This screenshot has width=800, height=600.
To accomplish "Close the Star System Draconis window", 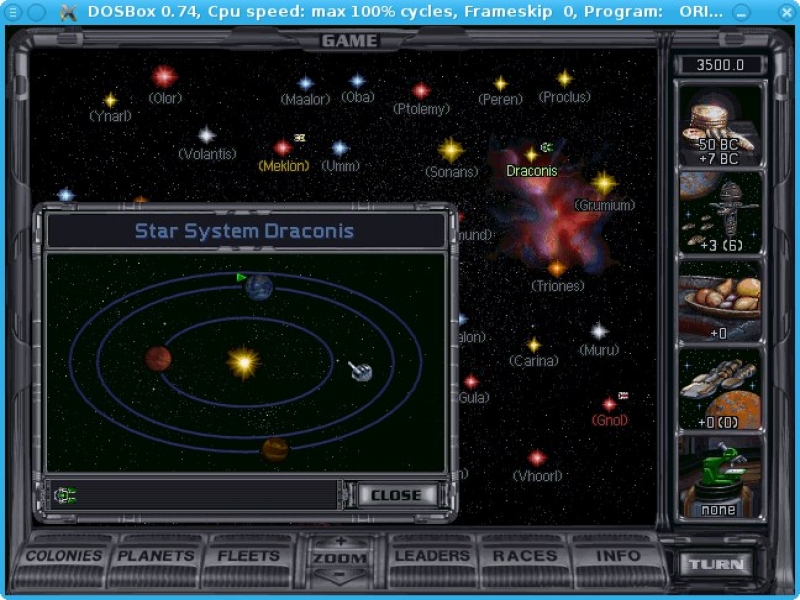I will pyautogui.click(x=396, y=495).
